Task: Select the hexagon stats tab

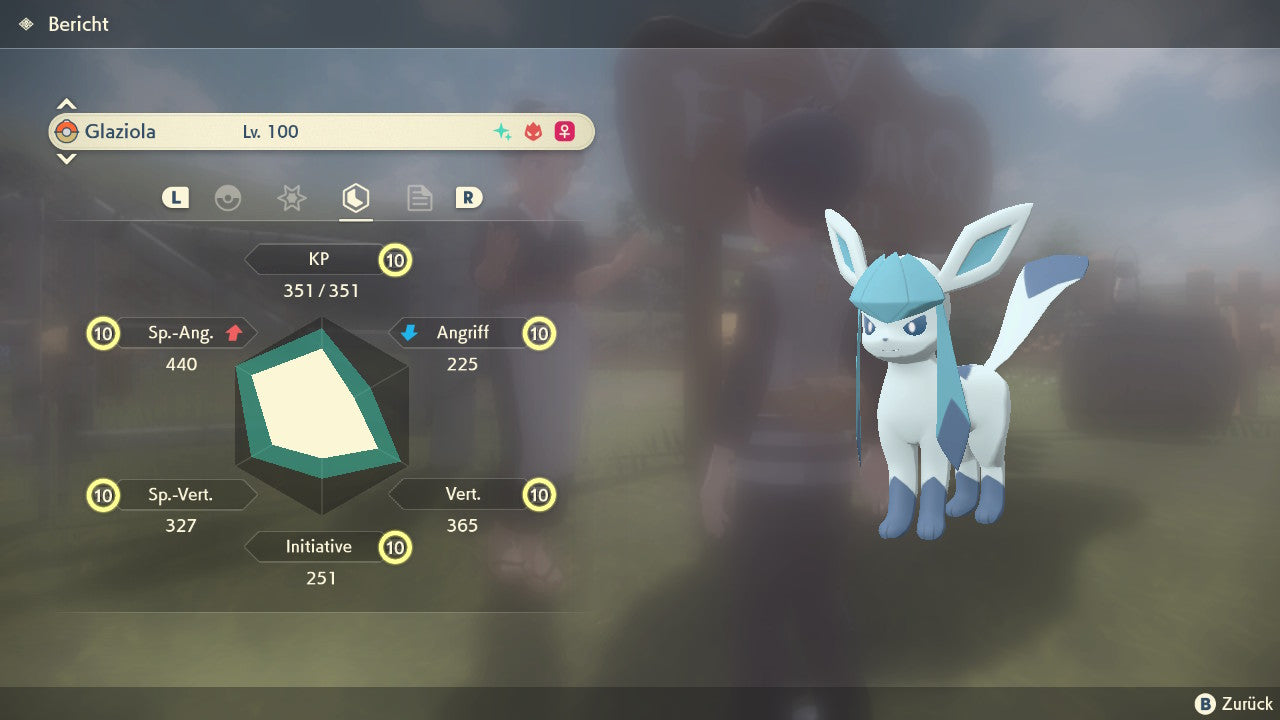Action: click(x=355, y=198)
